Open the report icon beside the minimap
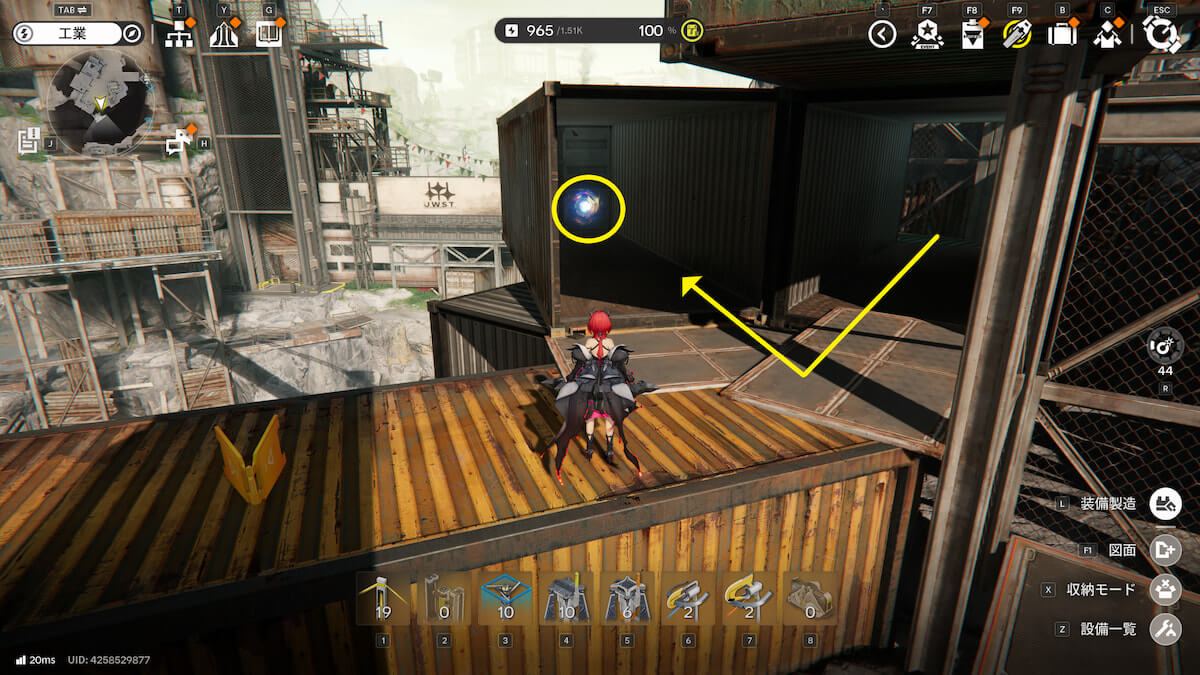 28,140
